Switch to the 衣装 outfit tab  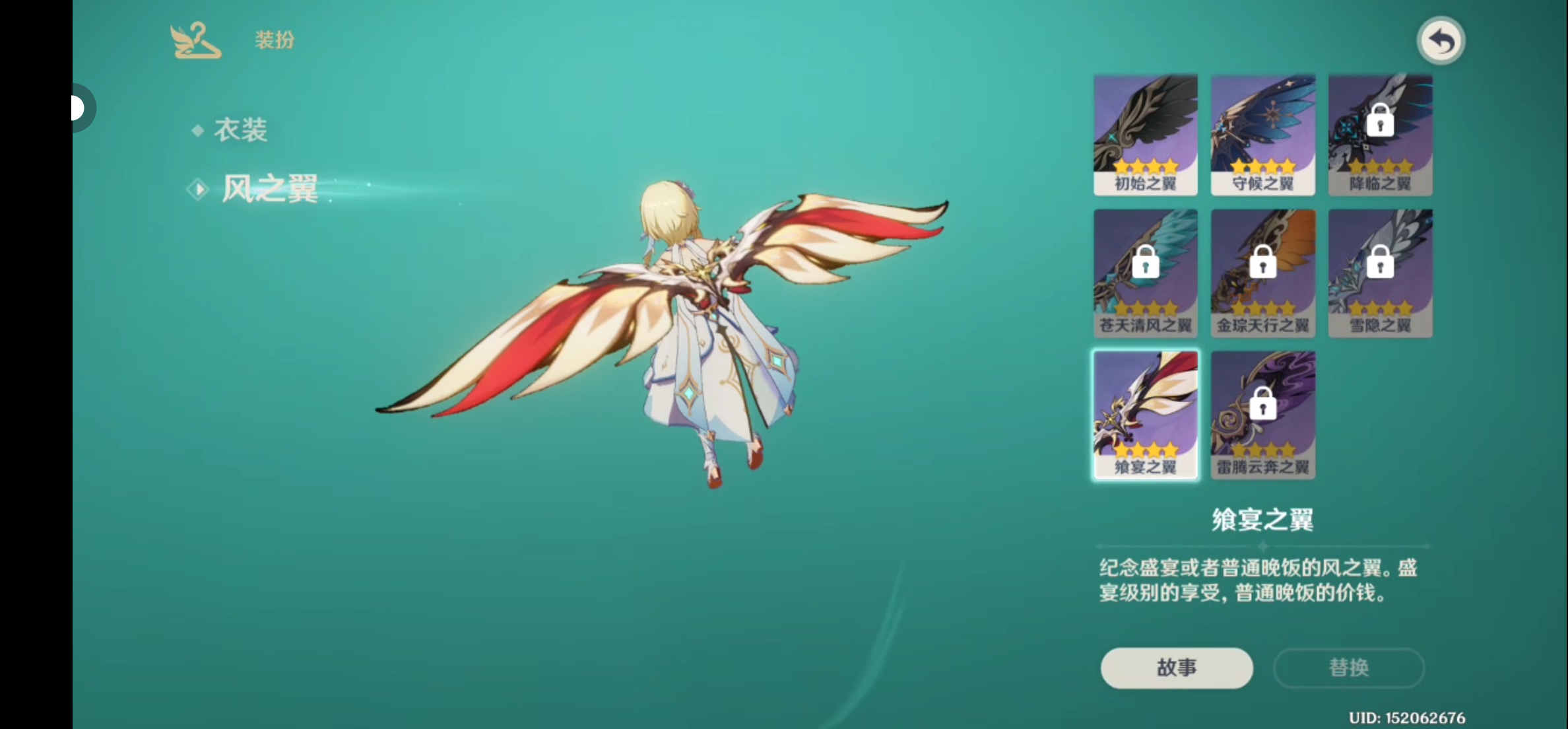coord(240,130)
